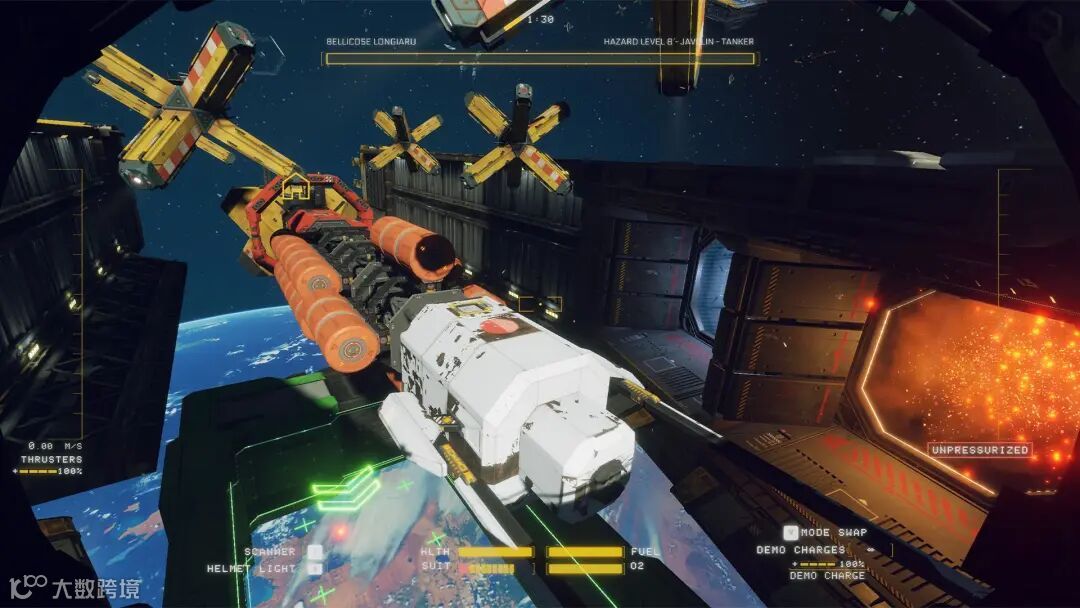Select the yellow hab home marker icon
The width and height of the screenshot is (1080, 608).
(x=295, y=187)
